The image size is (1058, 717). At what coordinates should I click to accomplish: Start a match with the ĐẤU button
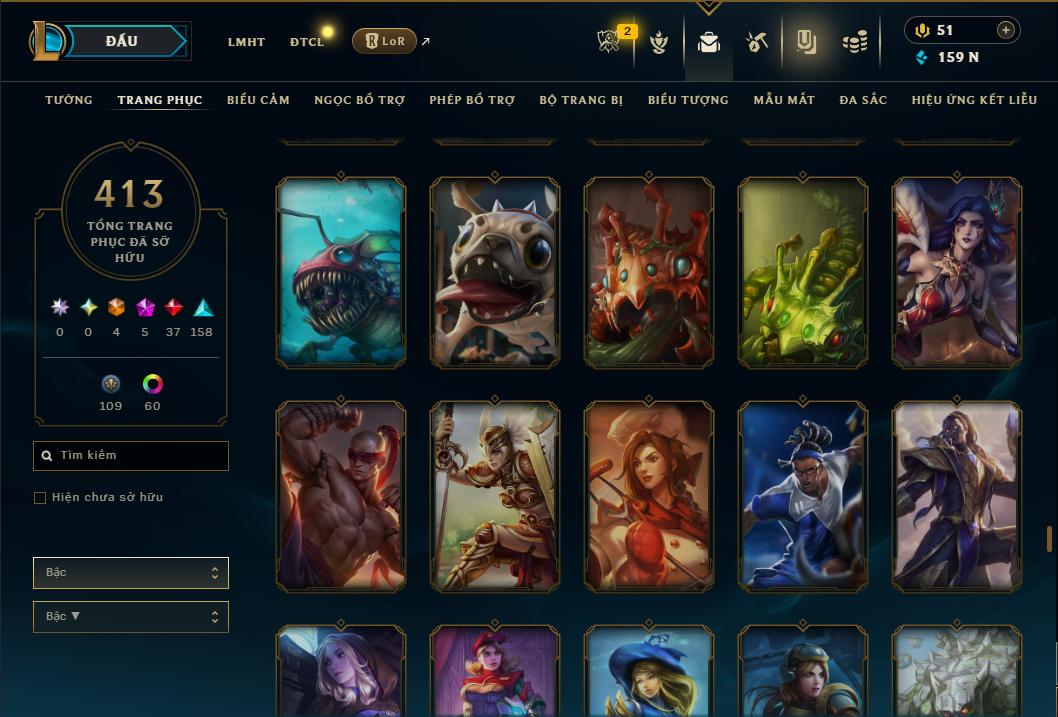[x=121, y=41]
